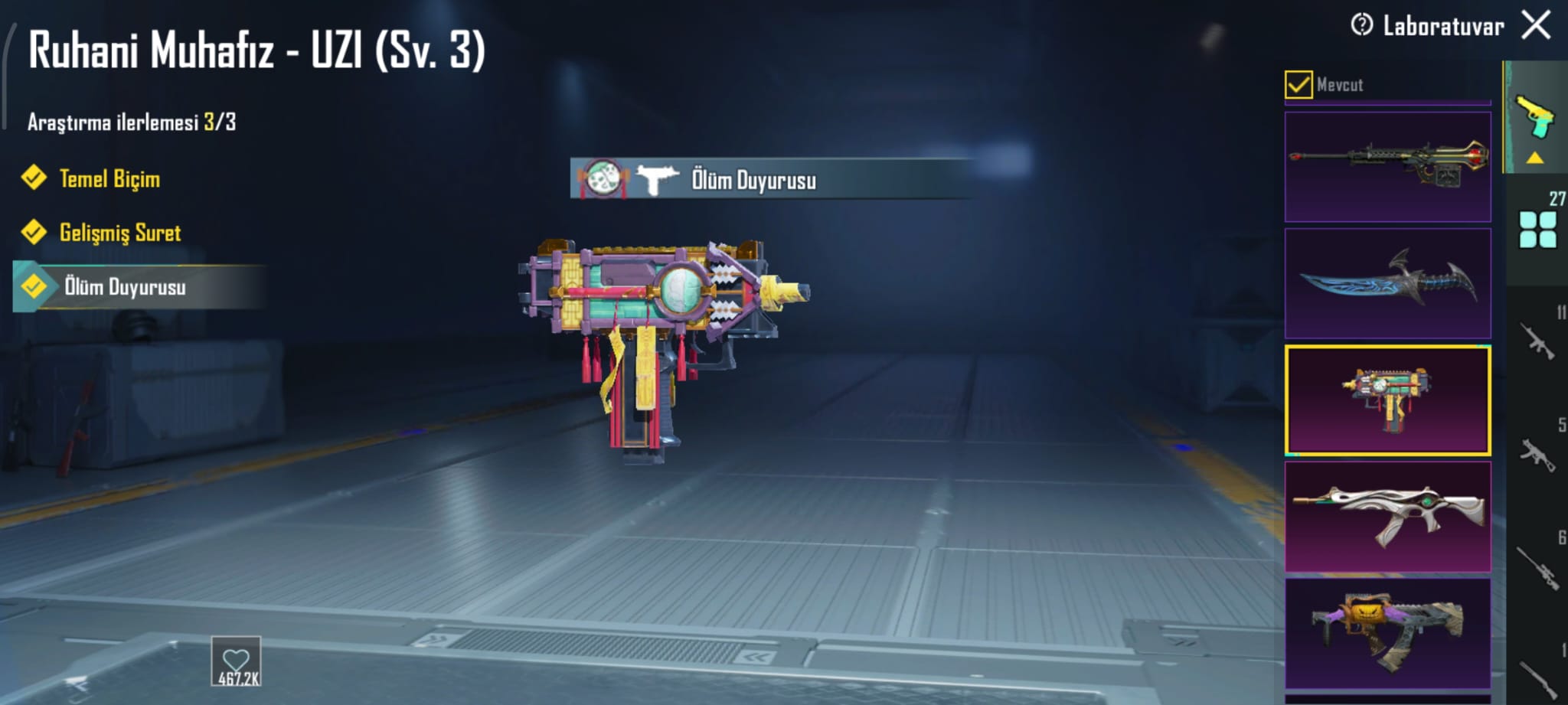1568x705 pixels.
Task: Switch to the sniper rifle category
Action: pos(1536,566)
